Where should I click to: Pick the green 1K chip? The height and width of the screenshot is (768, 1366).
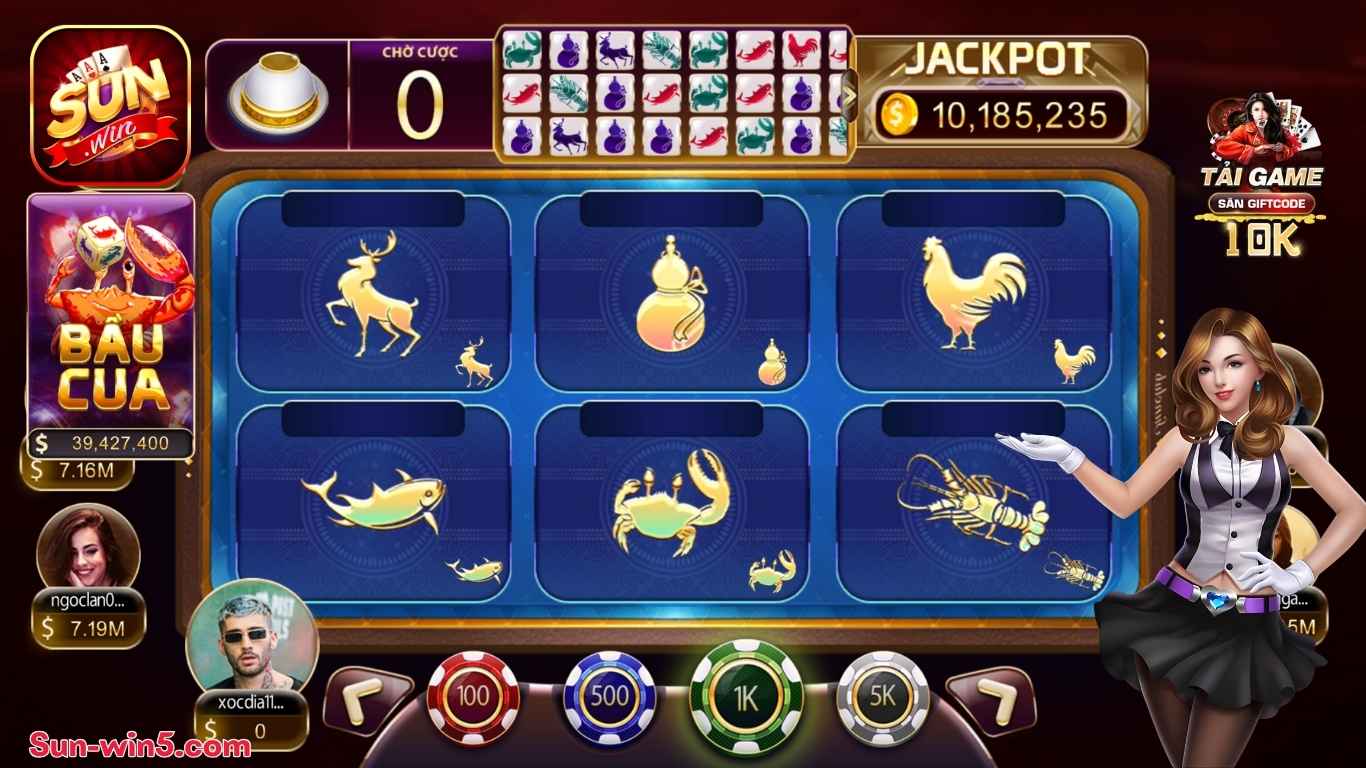746,695
